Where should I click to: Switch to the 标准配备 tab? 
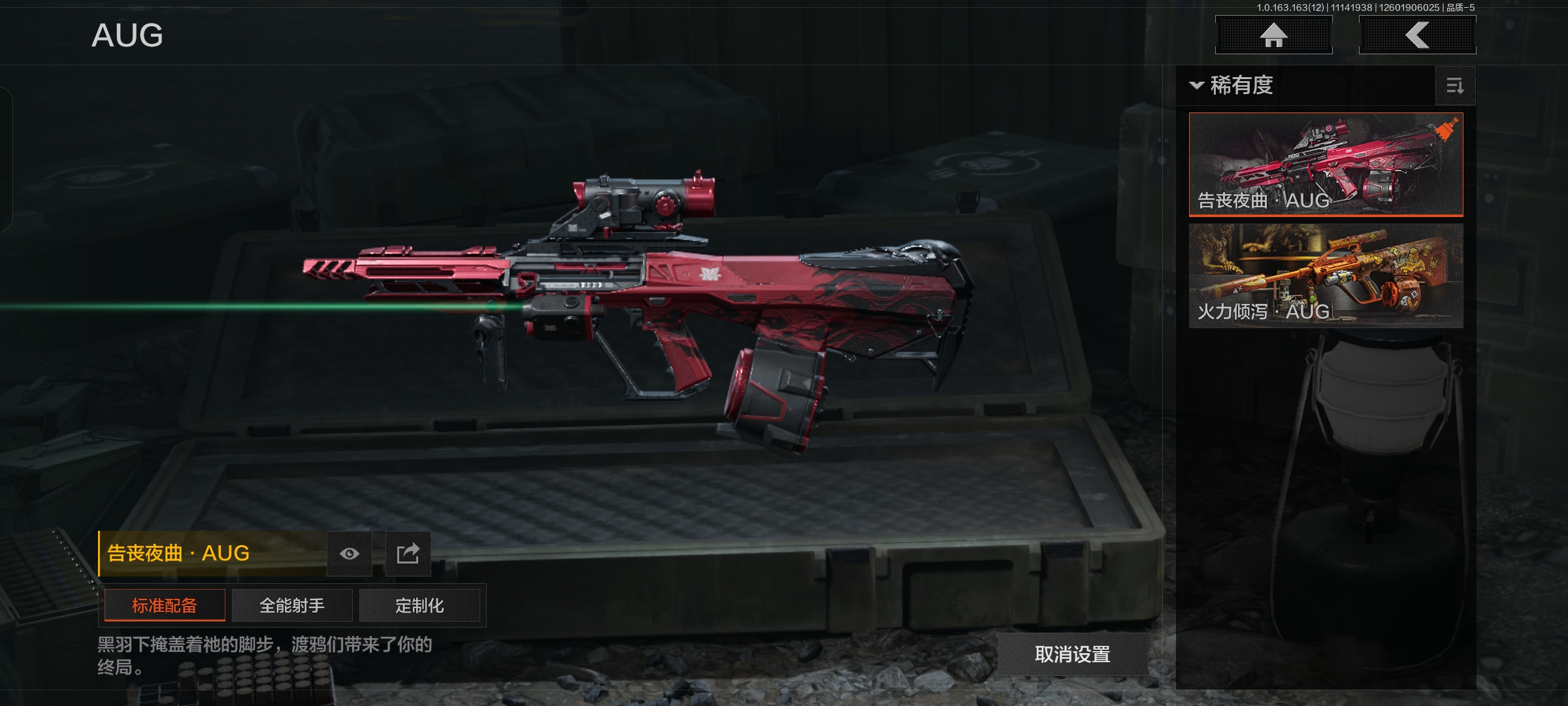tap(165, 605)
